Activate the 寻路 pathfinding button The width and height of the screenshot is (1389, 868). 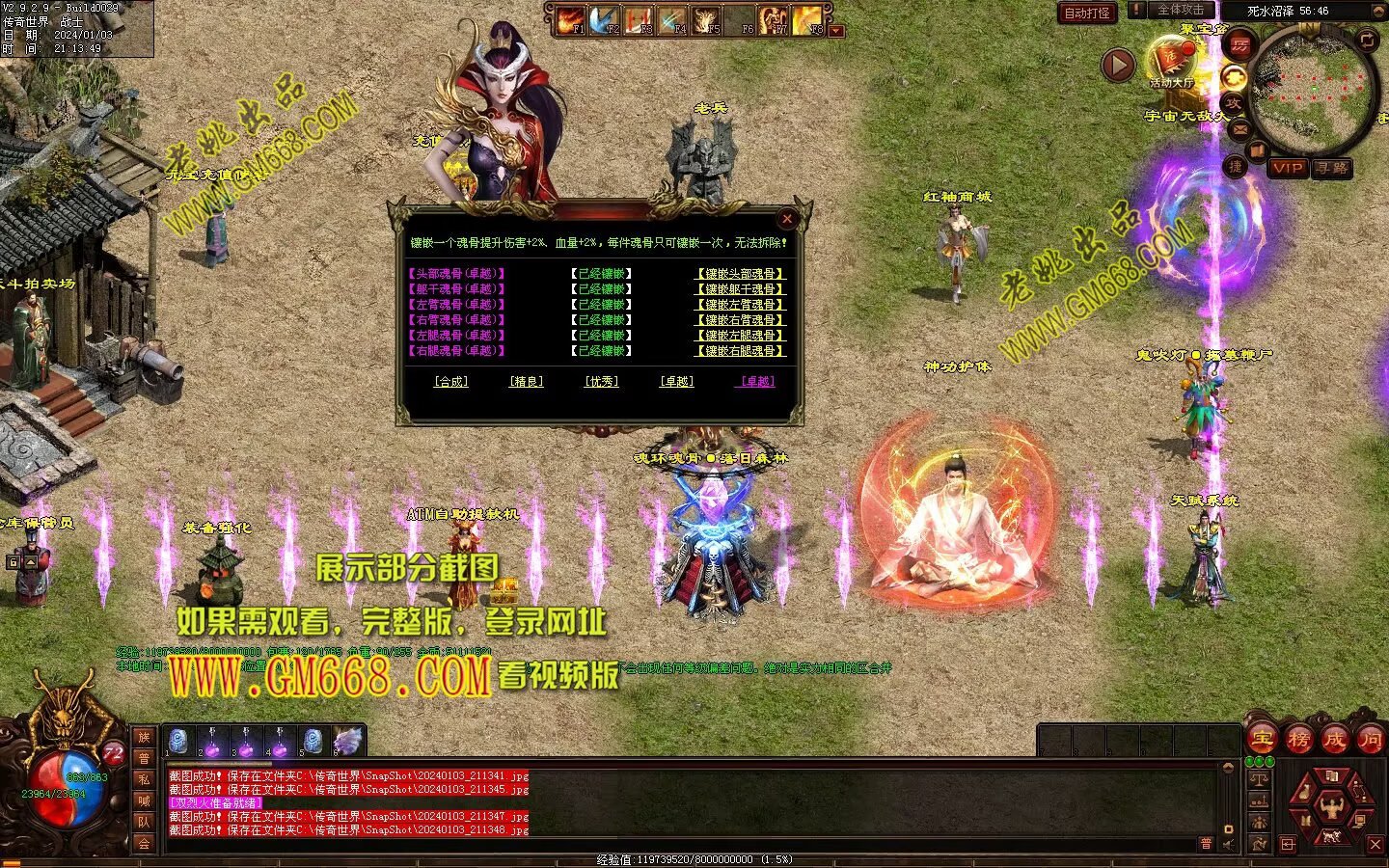[x=1332, y=168]
